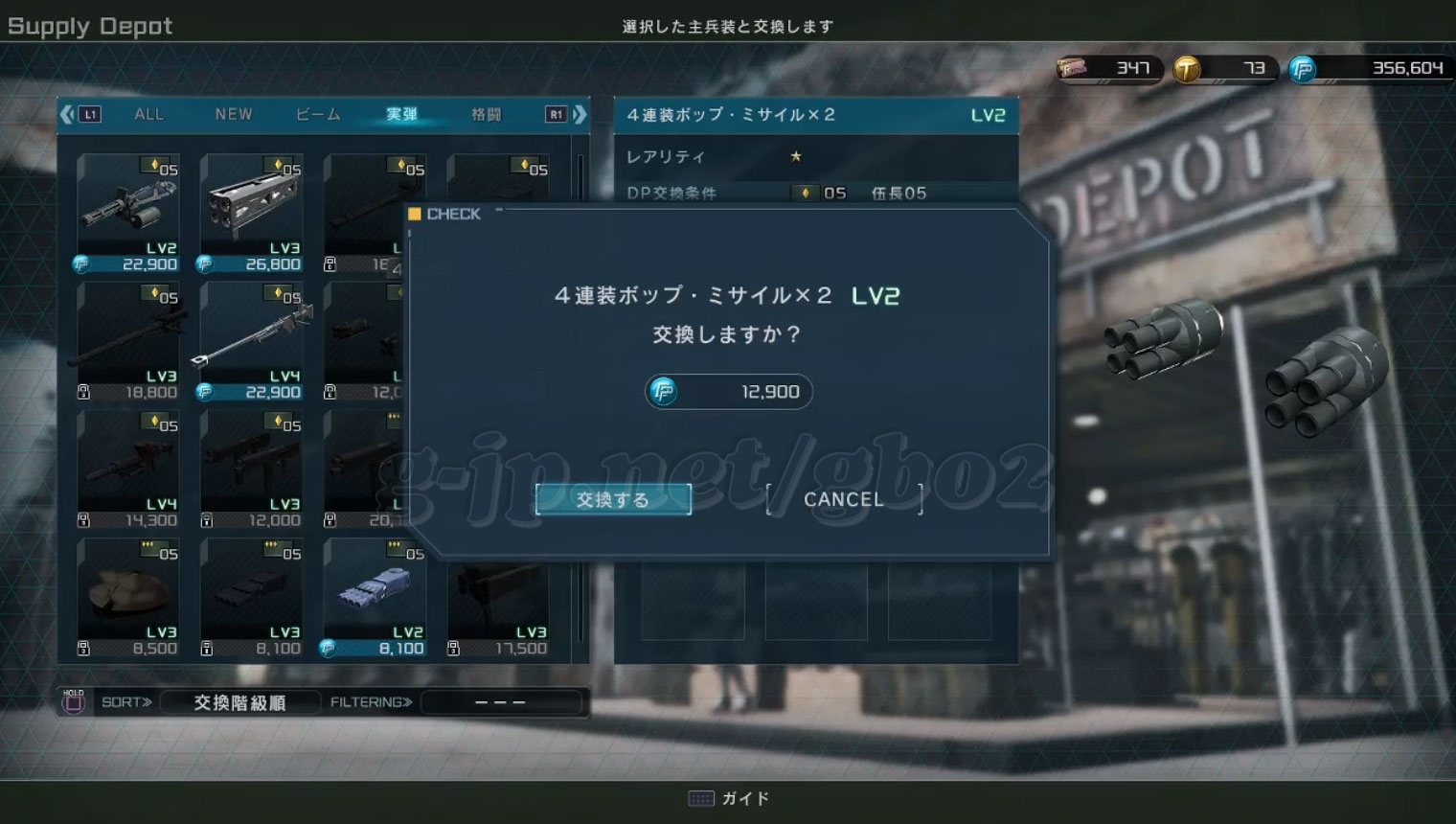Pick the locked LV3 item priced 8,500
Screen dimensions: 1456x824
(127, 597)
